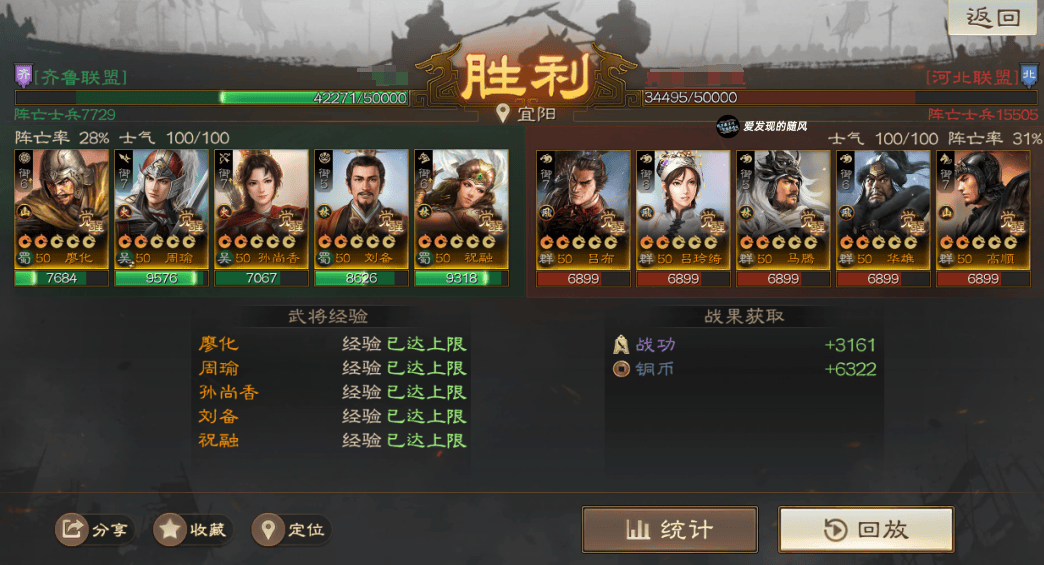Open the 统计 statistics panel
The height and width of the screenshot is (565, 1044).
[x=669, y=529]
